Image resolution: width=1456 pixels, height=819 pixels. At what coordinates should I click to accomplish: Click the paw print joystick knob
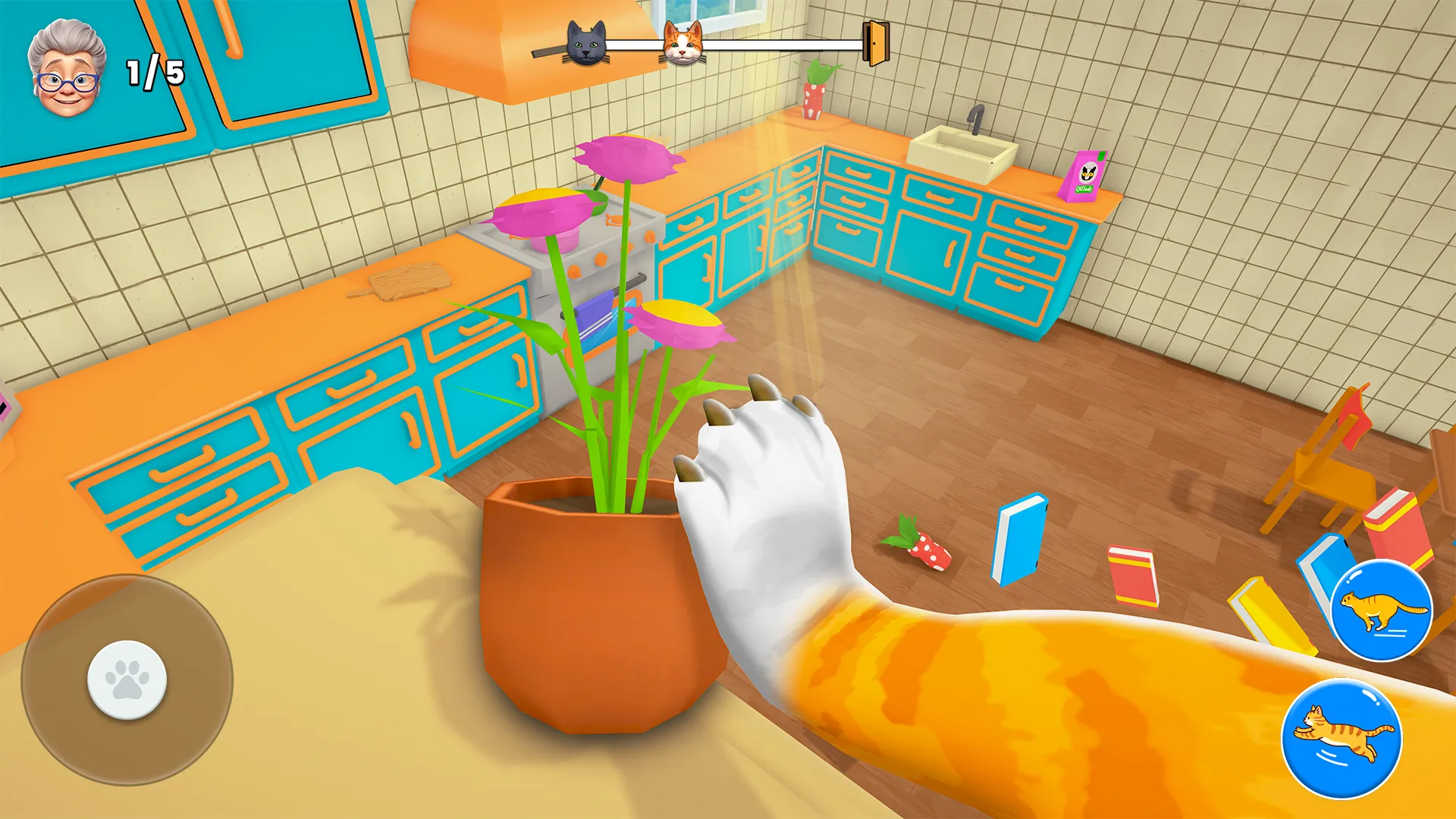click(x=127, y=679)
